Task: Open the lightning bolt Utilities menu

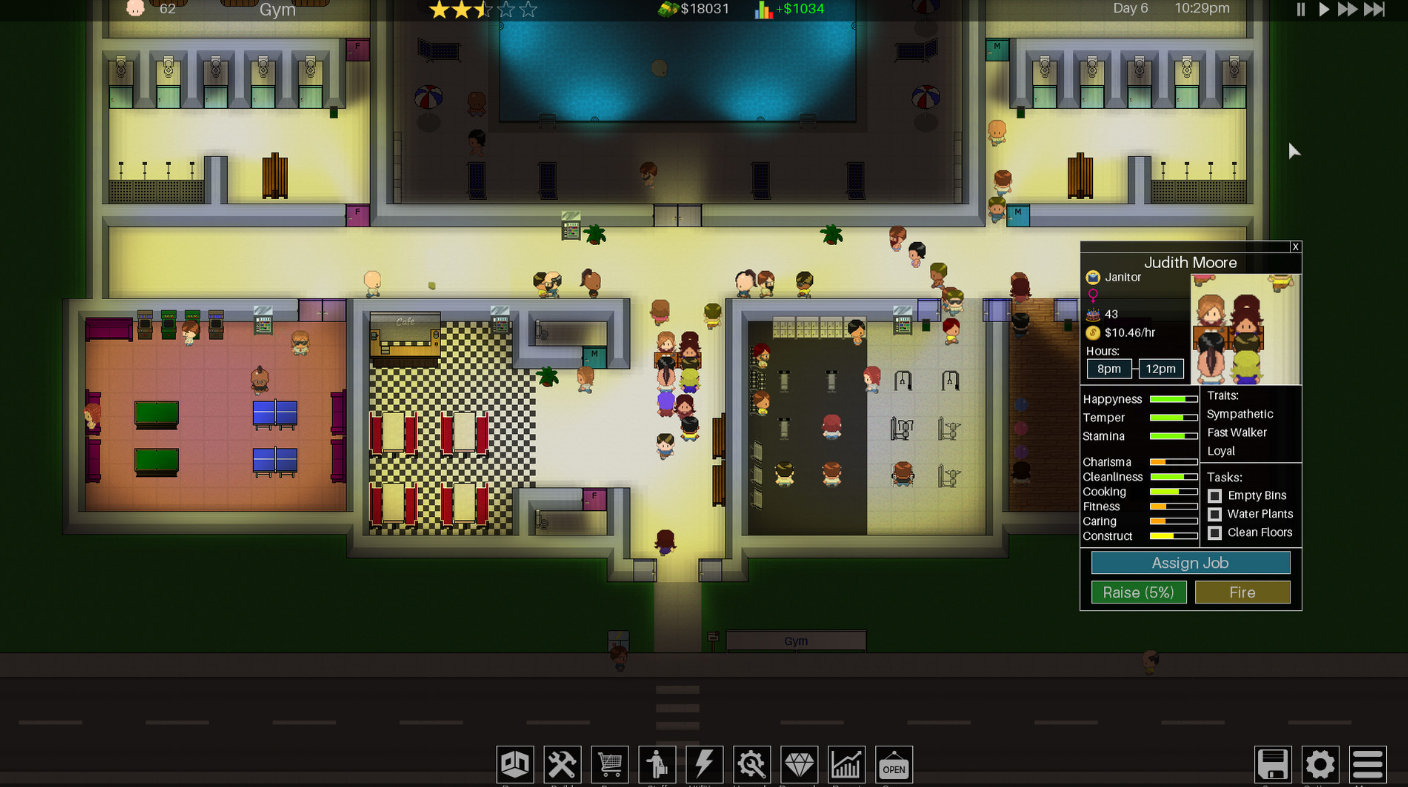Action: coord(704,765)
